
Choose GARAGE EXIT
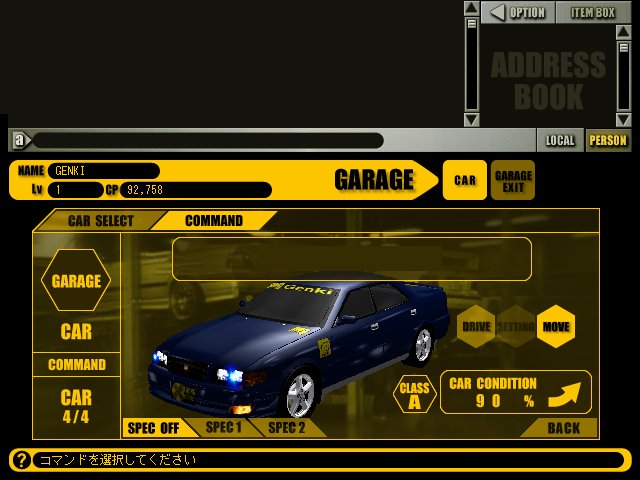click(x=513, y=180)
